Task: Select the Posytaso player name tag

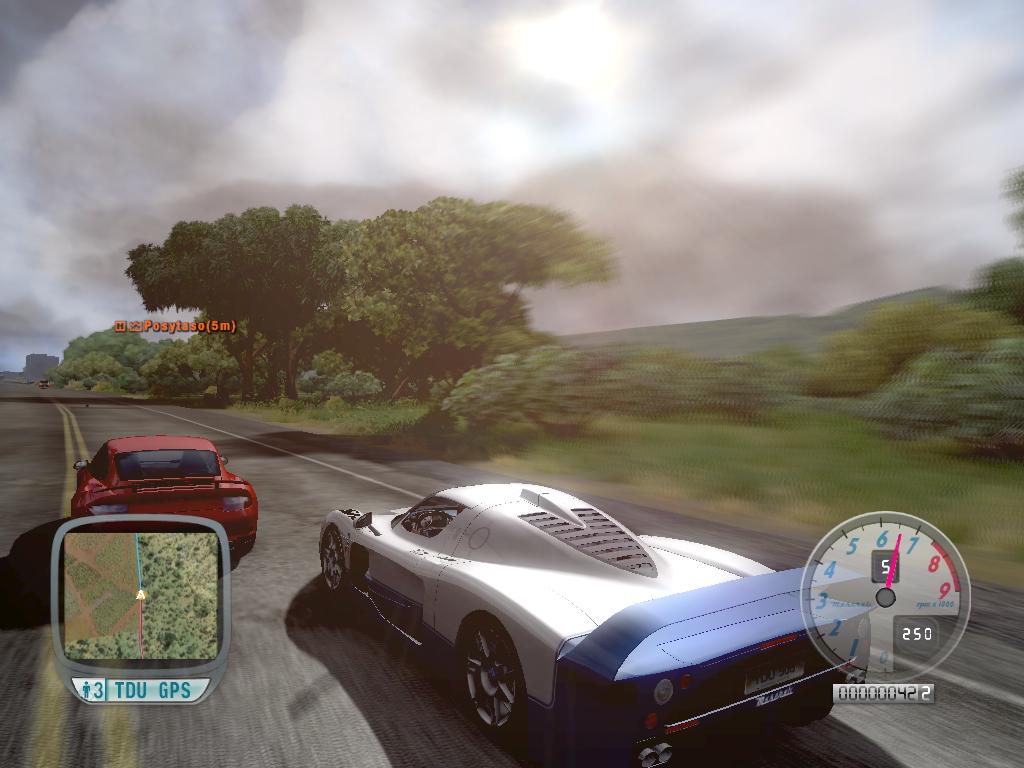Action: 176,326
